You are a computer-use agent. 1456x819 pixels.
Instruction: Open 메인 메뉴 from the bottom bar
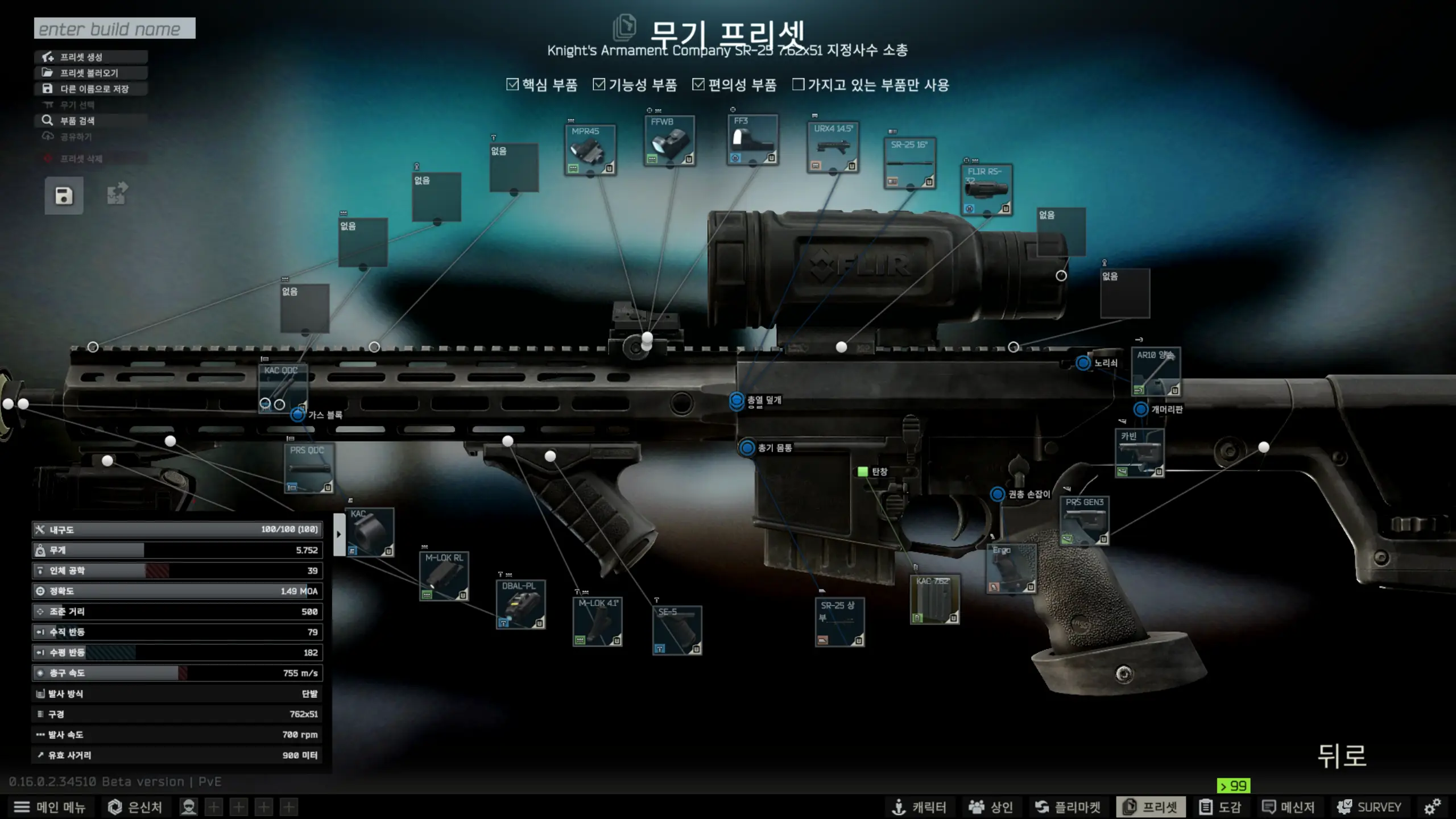(x=49, y=807)
